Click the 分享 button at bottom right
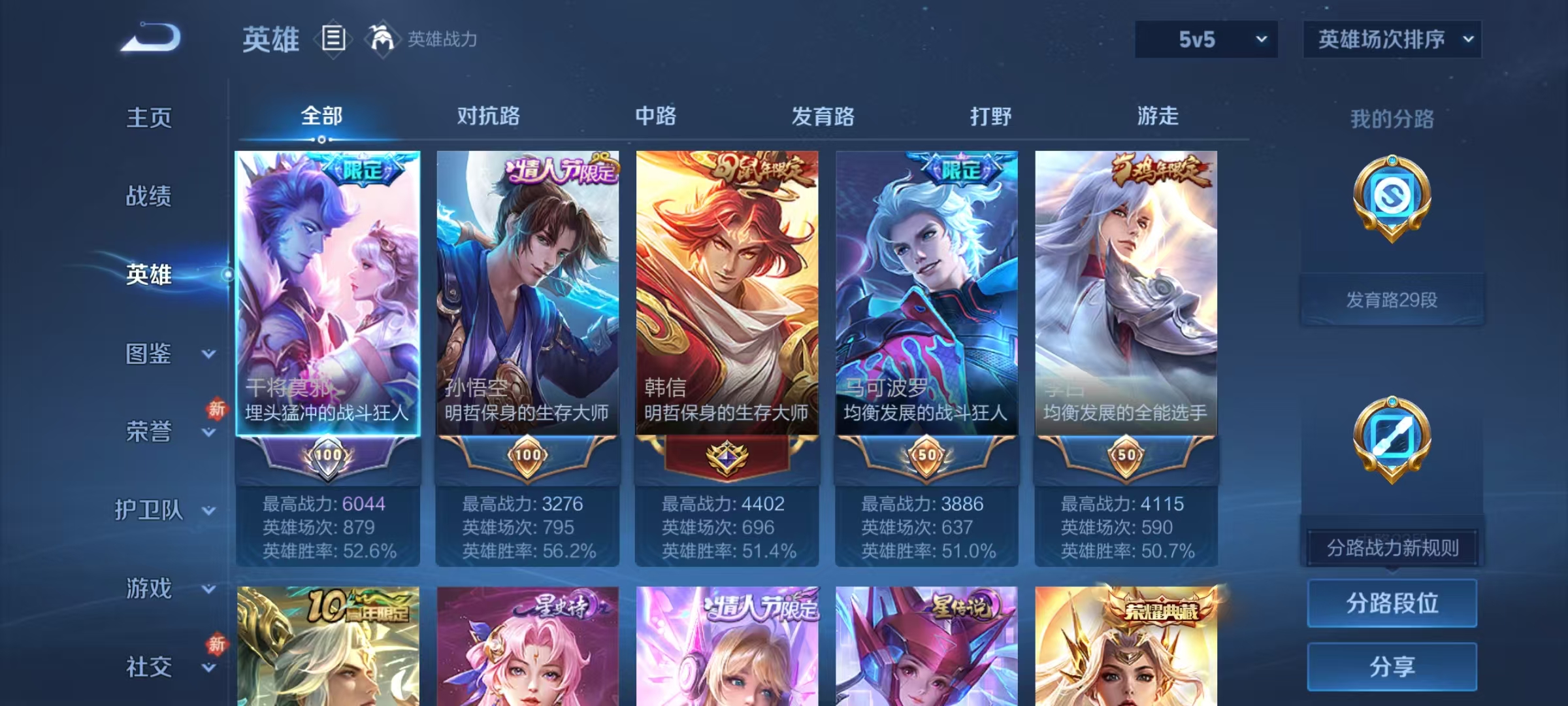The width and height of the screenshot is (1568, 706). (1392, 667)
